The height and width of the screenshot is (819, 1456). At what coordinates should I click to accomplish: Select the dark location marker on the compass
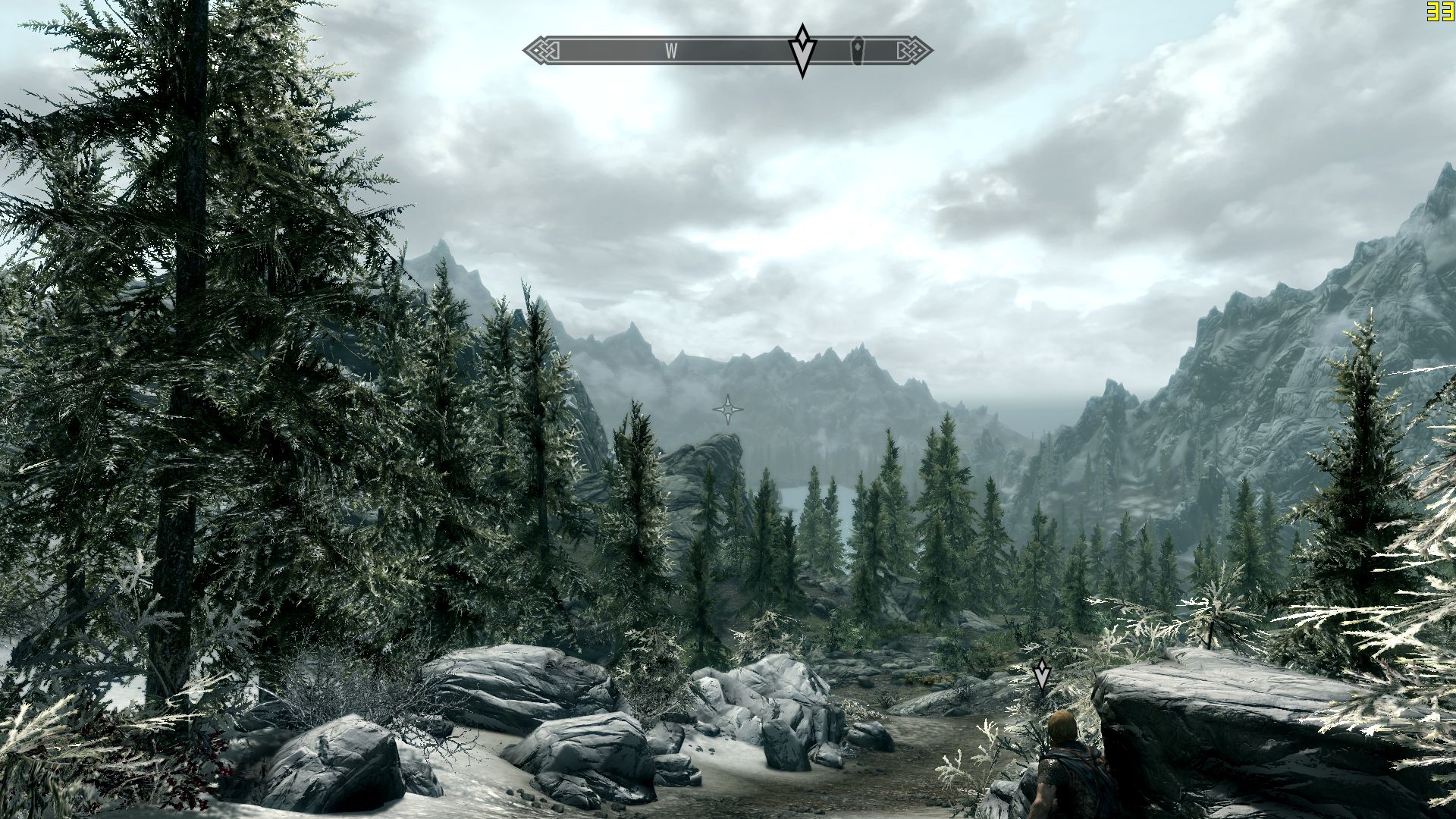pyautogui.click(x=858, y=50)
